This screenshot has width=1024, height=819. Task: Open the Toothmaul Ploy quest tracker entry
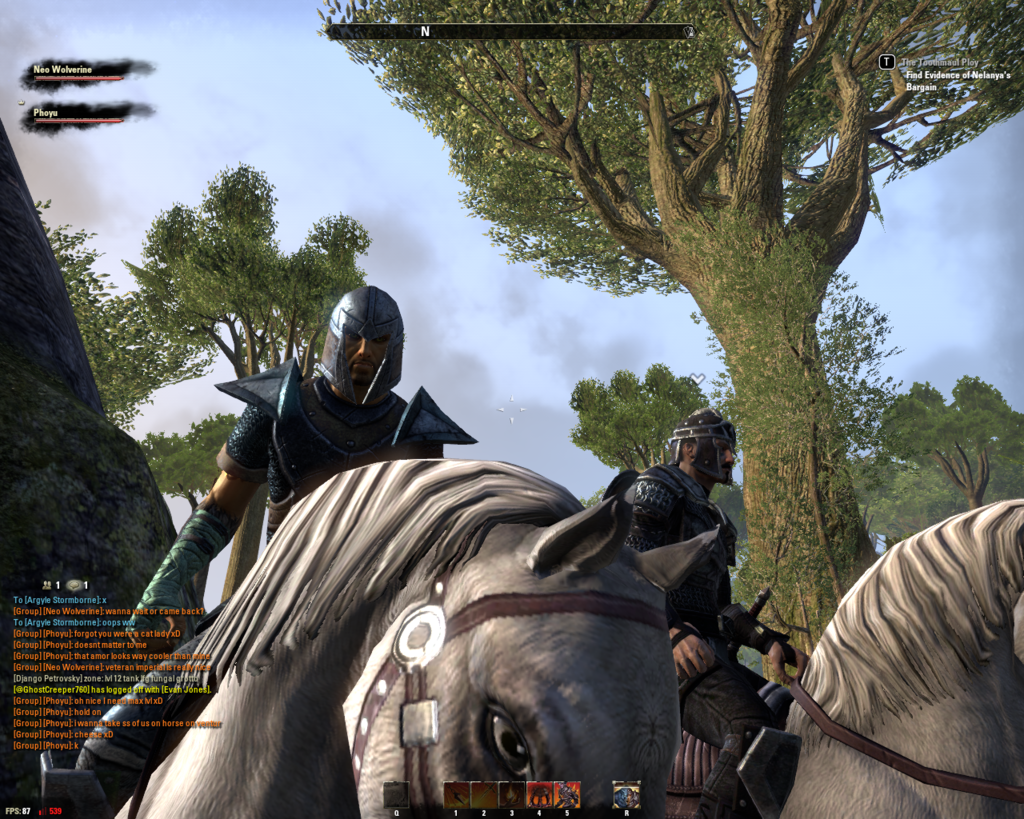942,62
